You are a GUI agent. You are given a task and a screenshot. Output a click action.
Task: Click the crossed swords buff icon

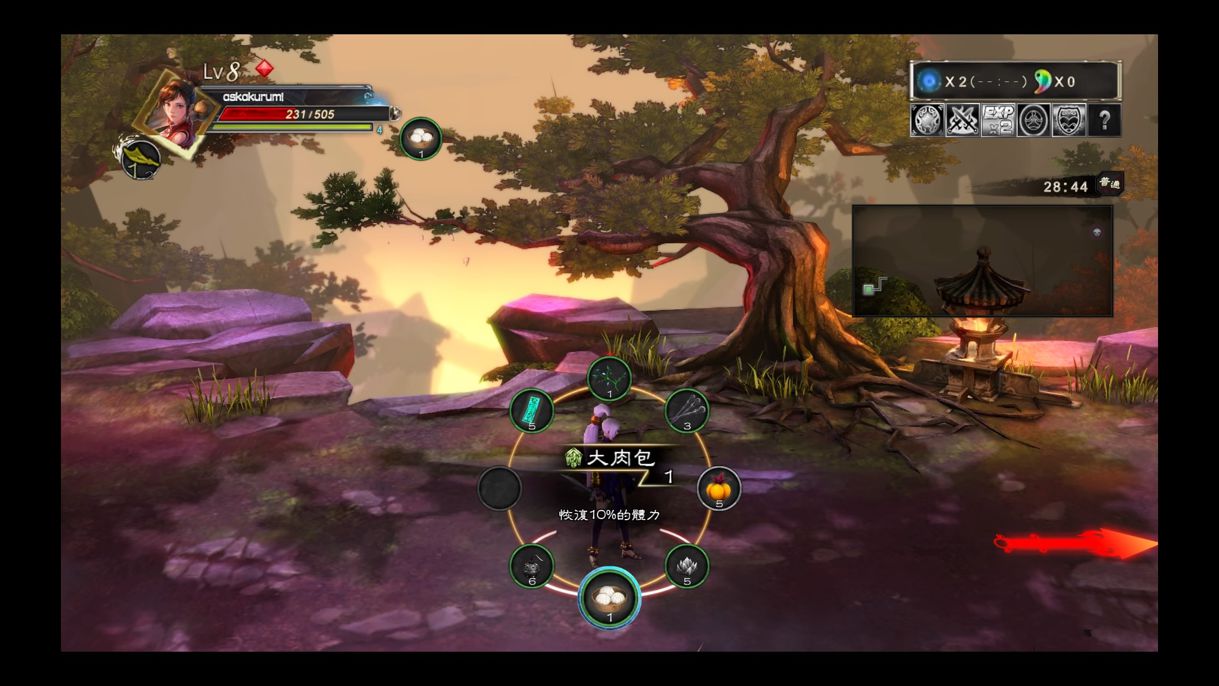pyautogui.click(x=962, y=121)
